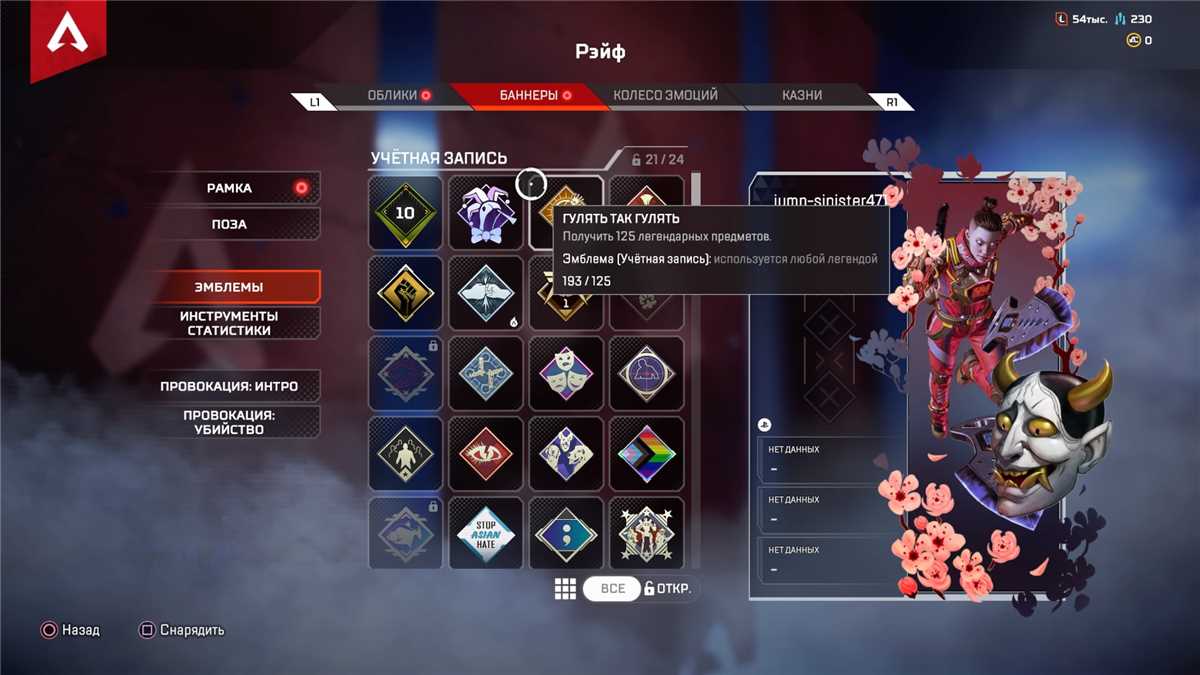
Task: Choose the purple jester hat badge
Action: [x=486, y=213]
